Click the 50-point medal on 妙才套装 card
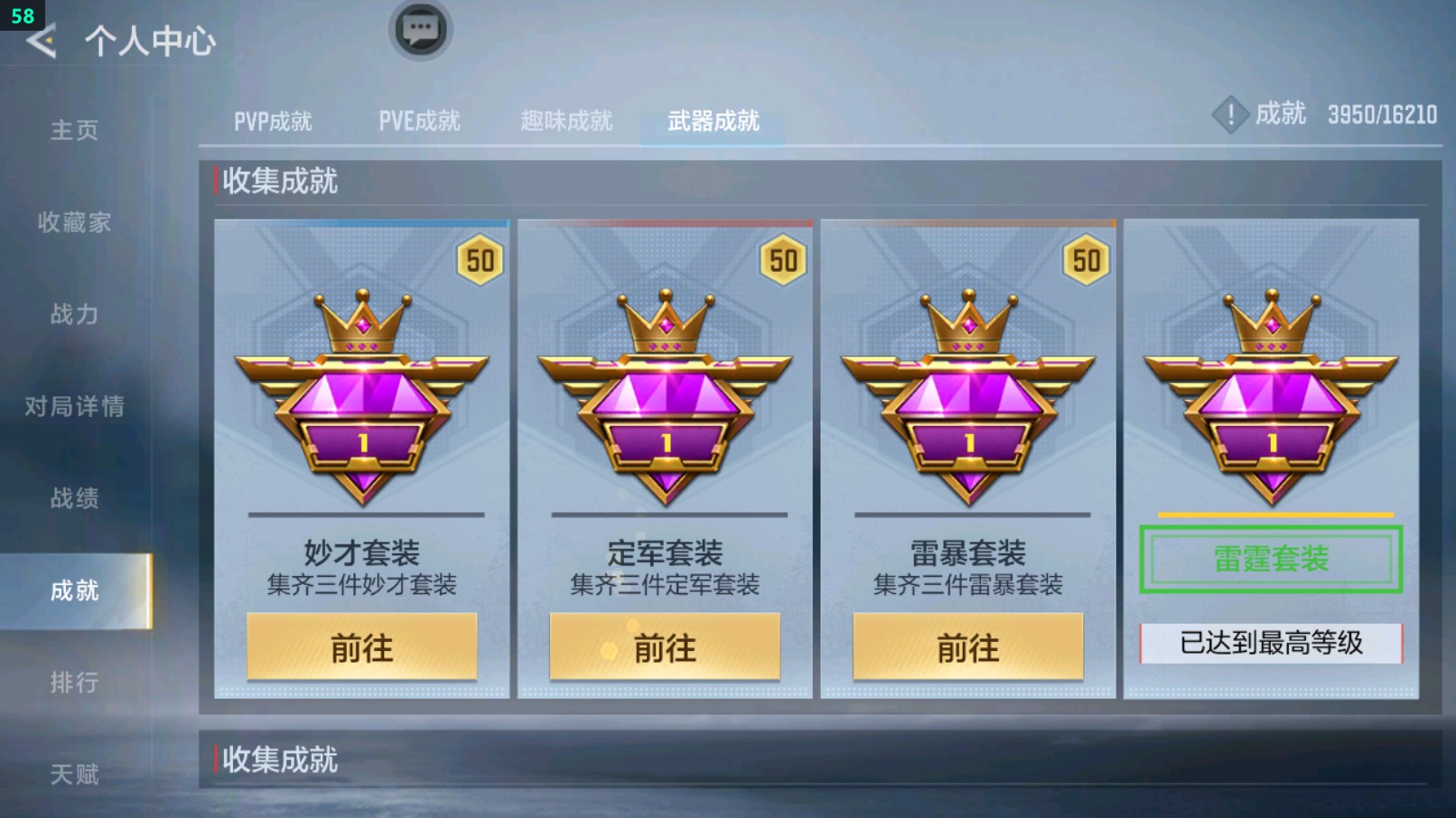Screen dimensions: 1456x818 pos(481,261)
